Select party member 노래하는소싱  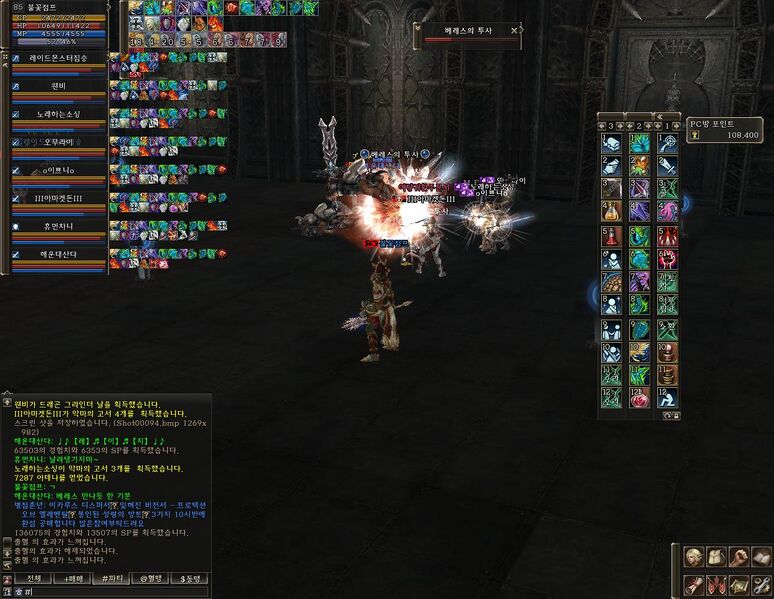[x=58, y=114]
